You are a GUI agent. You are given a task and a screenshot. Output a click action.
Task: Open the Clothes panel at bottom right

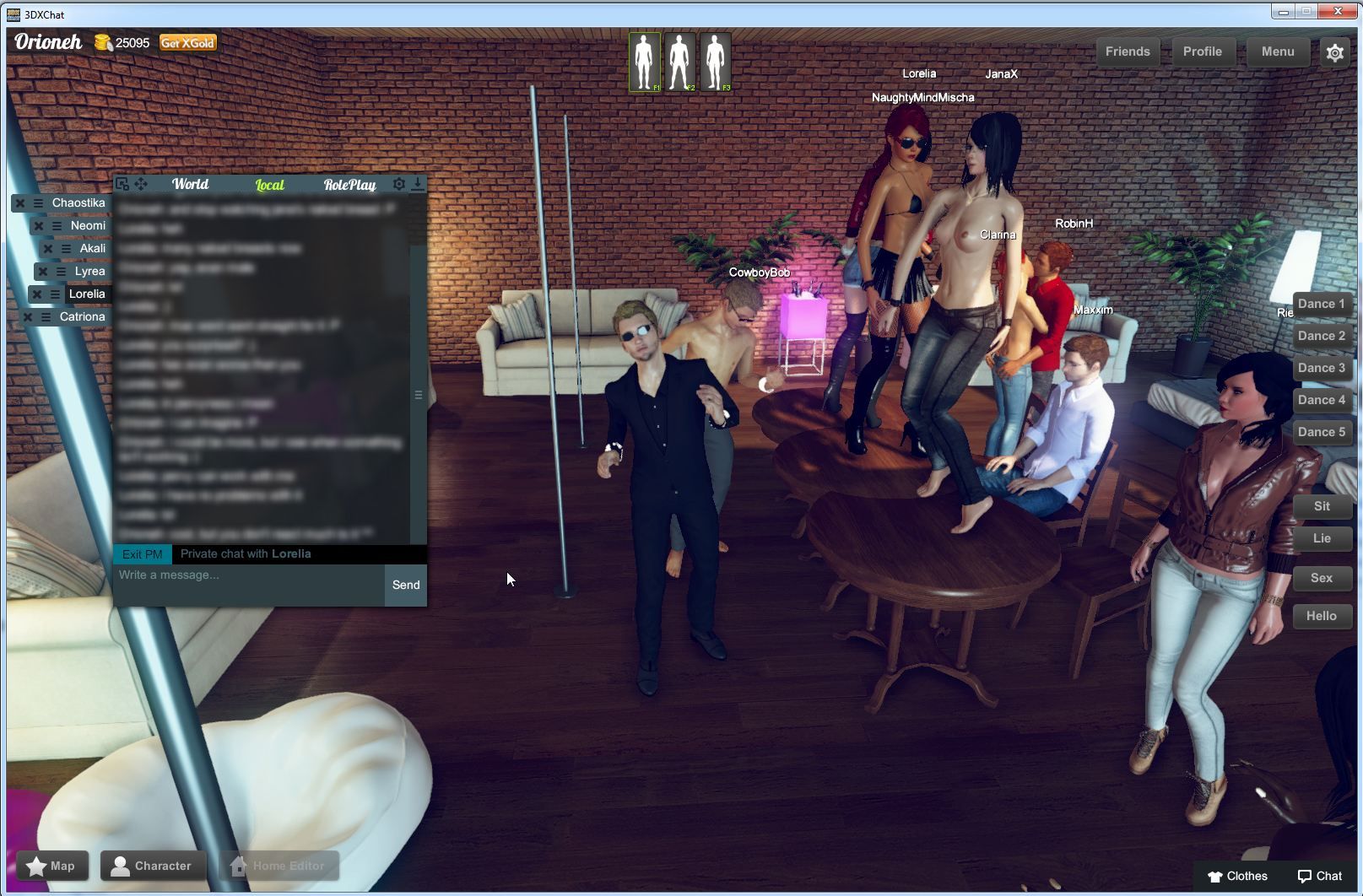1236,876
